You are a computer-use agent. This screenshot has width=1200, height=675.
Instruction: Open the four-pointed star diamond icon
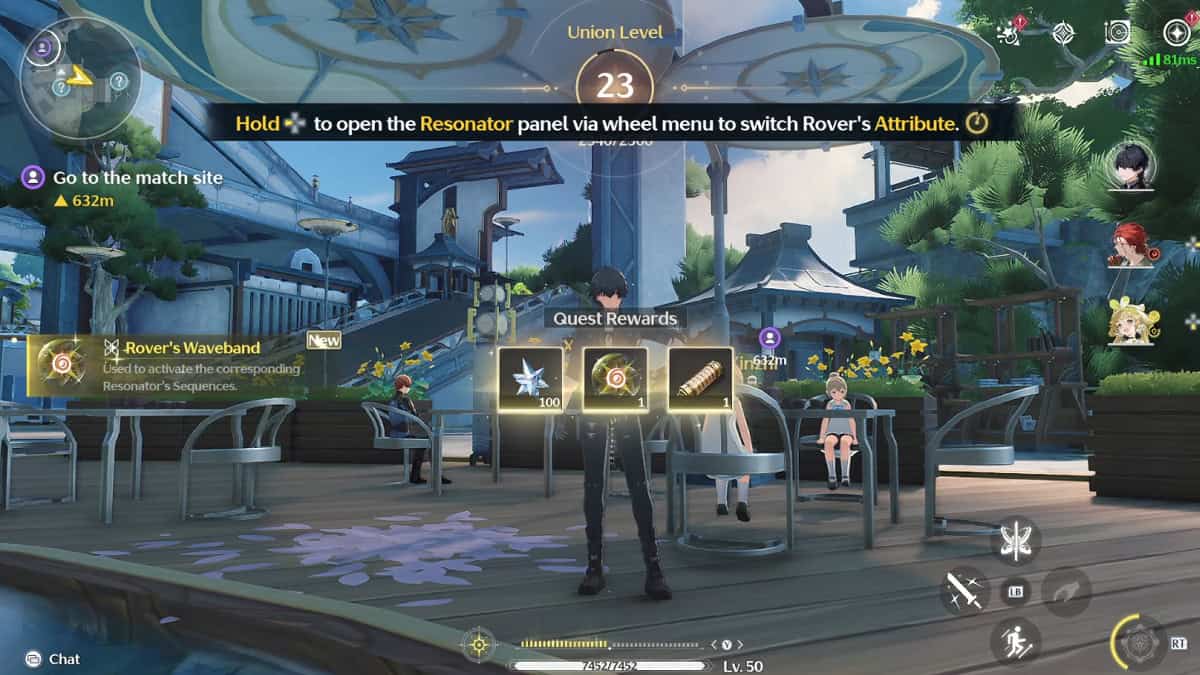[1064, 32]
